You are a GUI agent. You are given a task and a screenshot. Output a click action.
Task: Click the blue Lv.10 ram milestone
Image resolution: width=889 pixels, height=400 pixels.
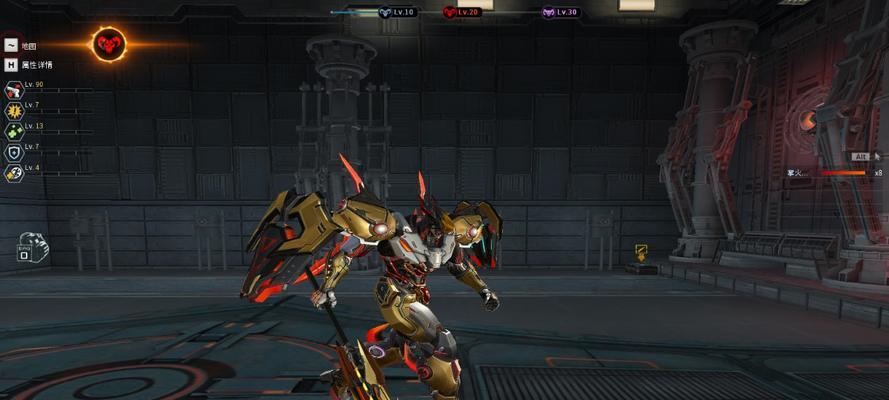385,12
